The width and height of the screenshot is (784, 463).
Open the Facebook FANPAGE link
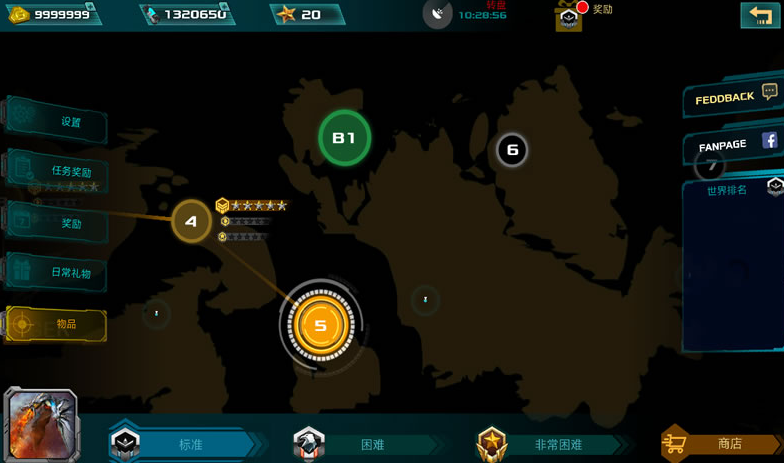(735, 144)
